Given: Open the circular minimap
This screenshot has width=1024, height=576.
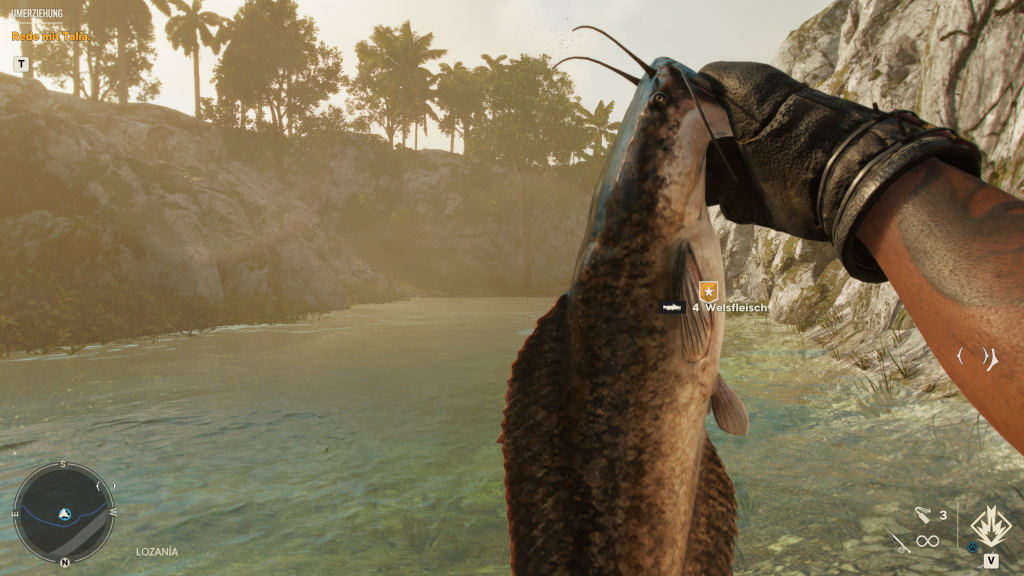Looking at the screenshot, I should click(x=64, y=514).
